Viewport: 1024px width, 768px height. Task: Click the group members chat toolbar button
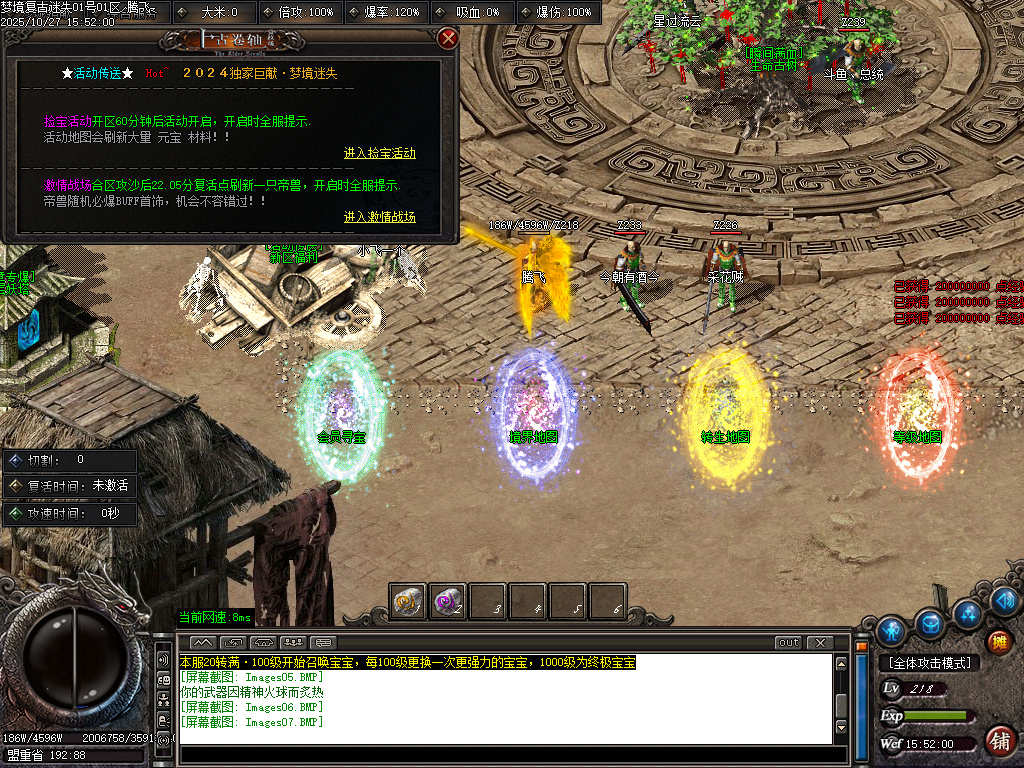coord(293,642)
